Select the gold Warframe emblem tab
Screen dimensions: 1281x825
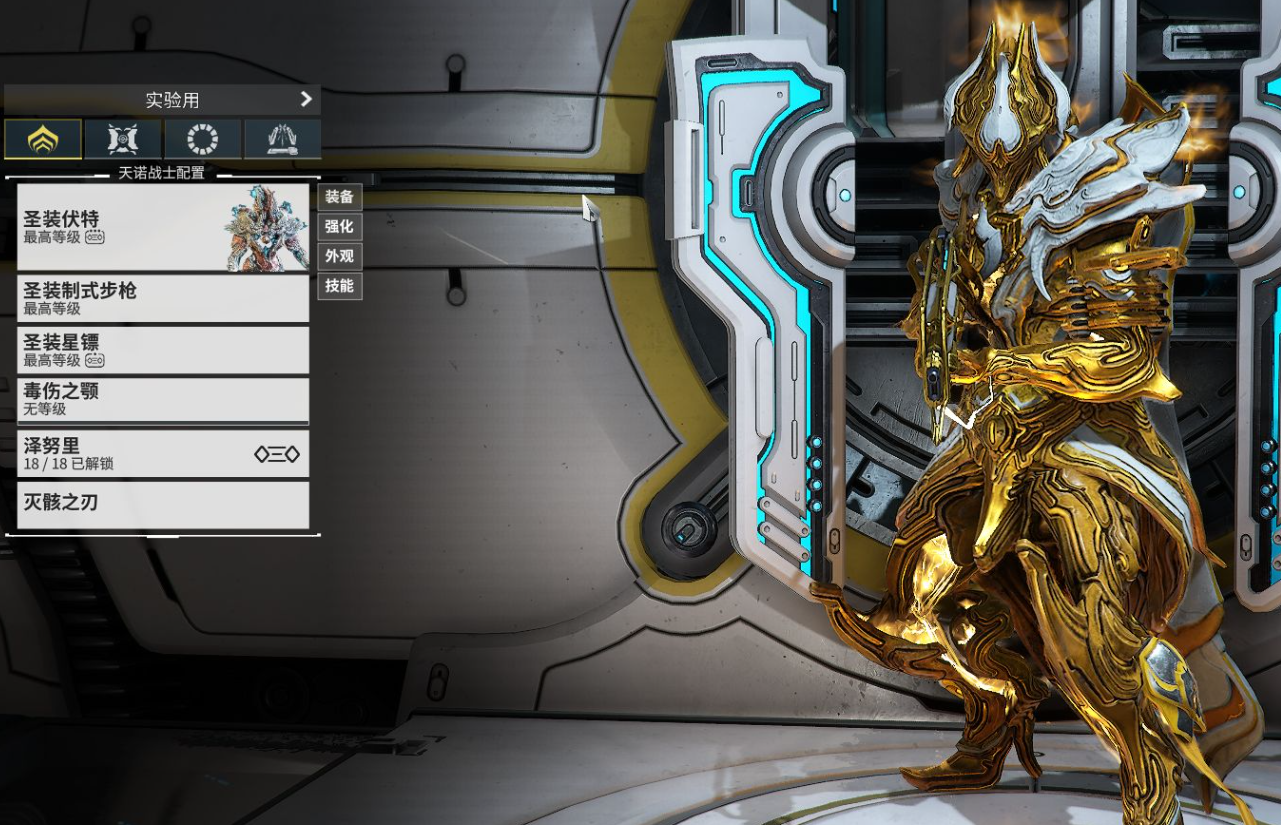pos(43,139)
